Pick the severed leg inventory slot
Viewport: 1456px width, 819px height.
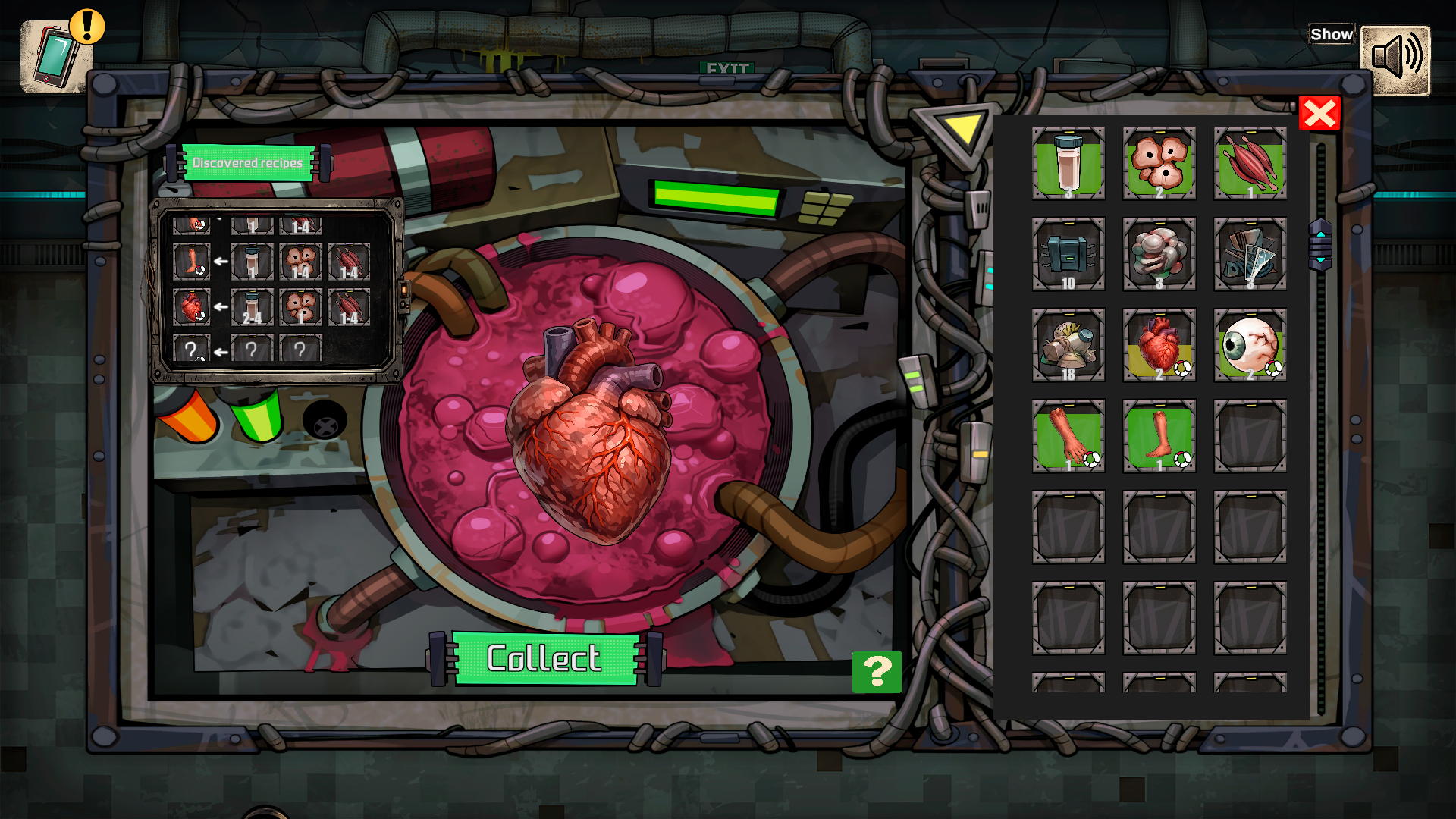pos(1159,436)
